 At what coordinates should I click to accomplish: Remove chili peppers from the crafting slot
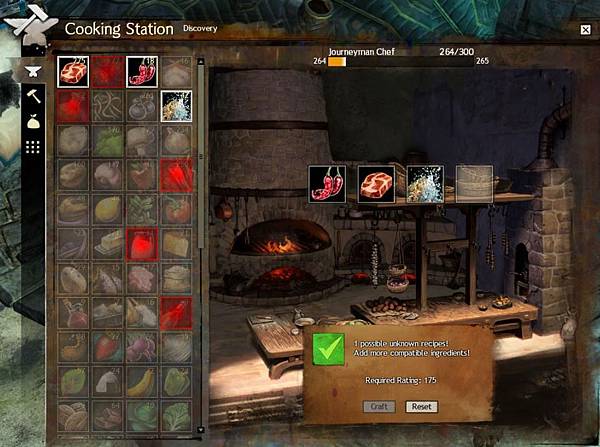[x=327, y=183]
